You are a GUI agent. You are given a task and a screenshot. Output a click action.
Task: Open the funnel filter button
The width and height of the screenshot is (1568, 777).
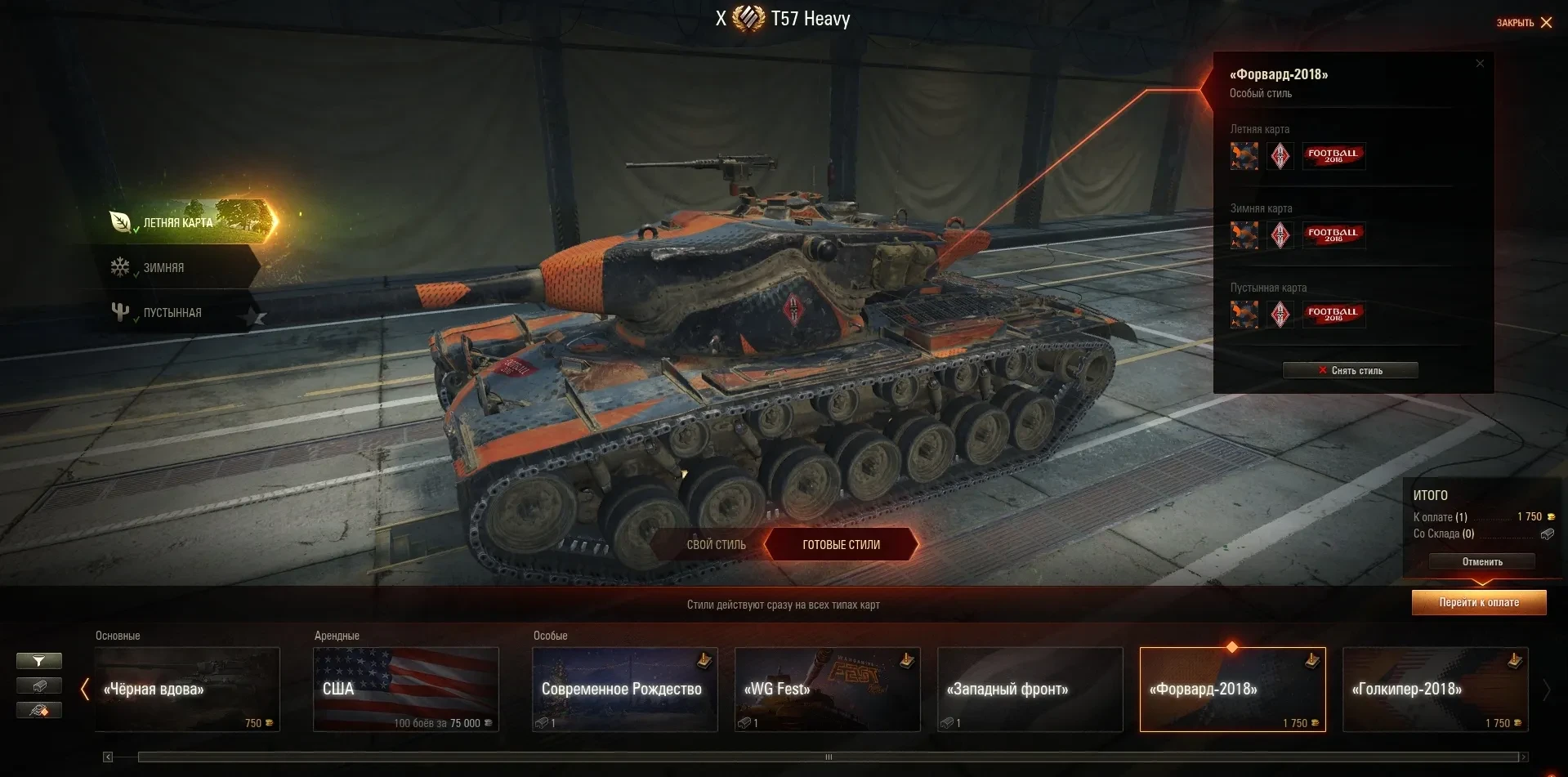(x=38, y=661)
